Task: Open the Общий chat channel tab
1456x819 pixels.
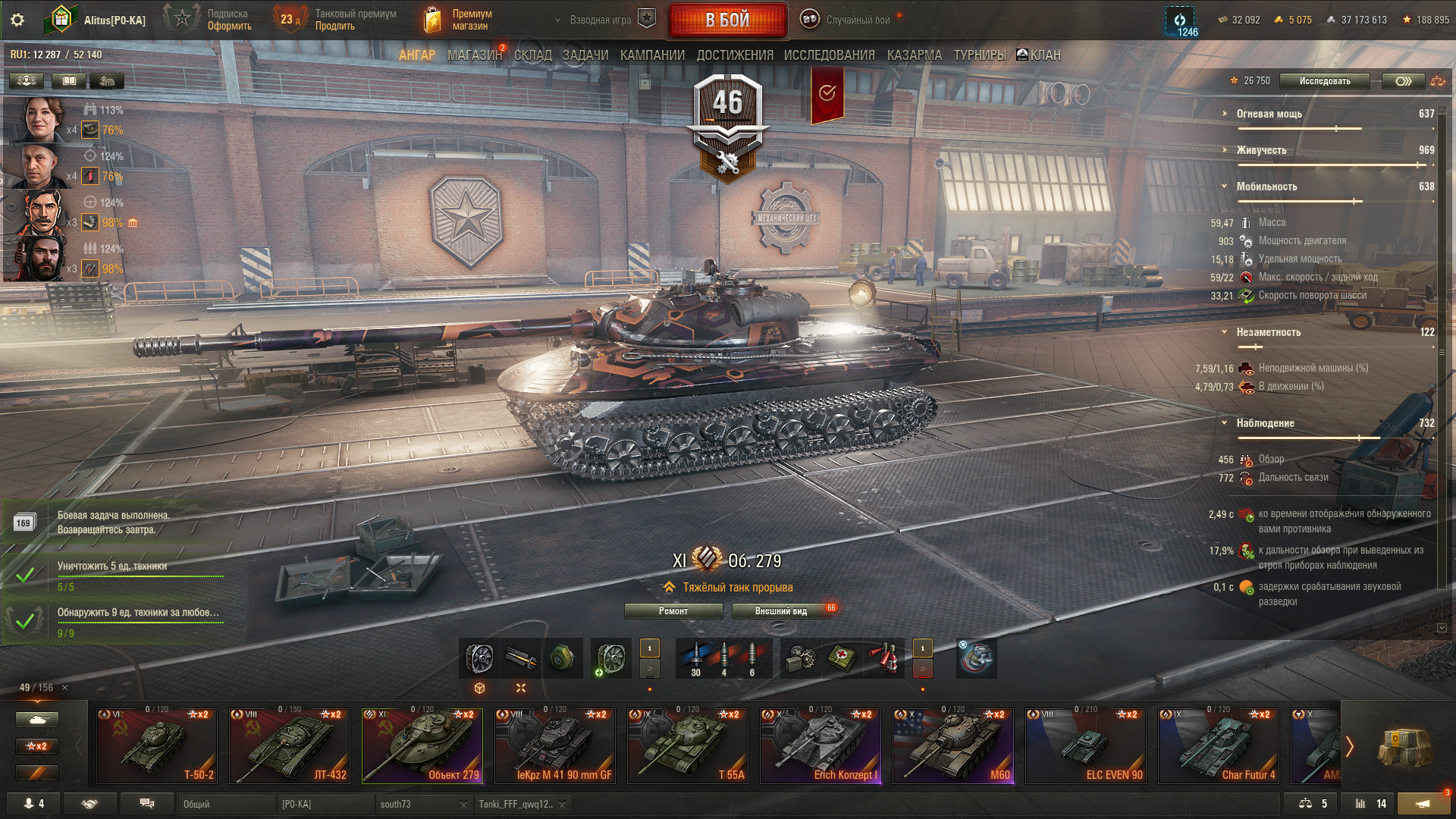Action: 226,804
